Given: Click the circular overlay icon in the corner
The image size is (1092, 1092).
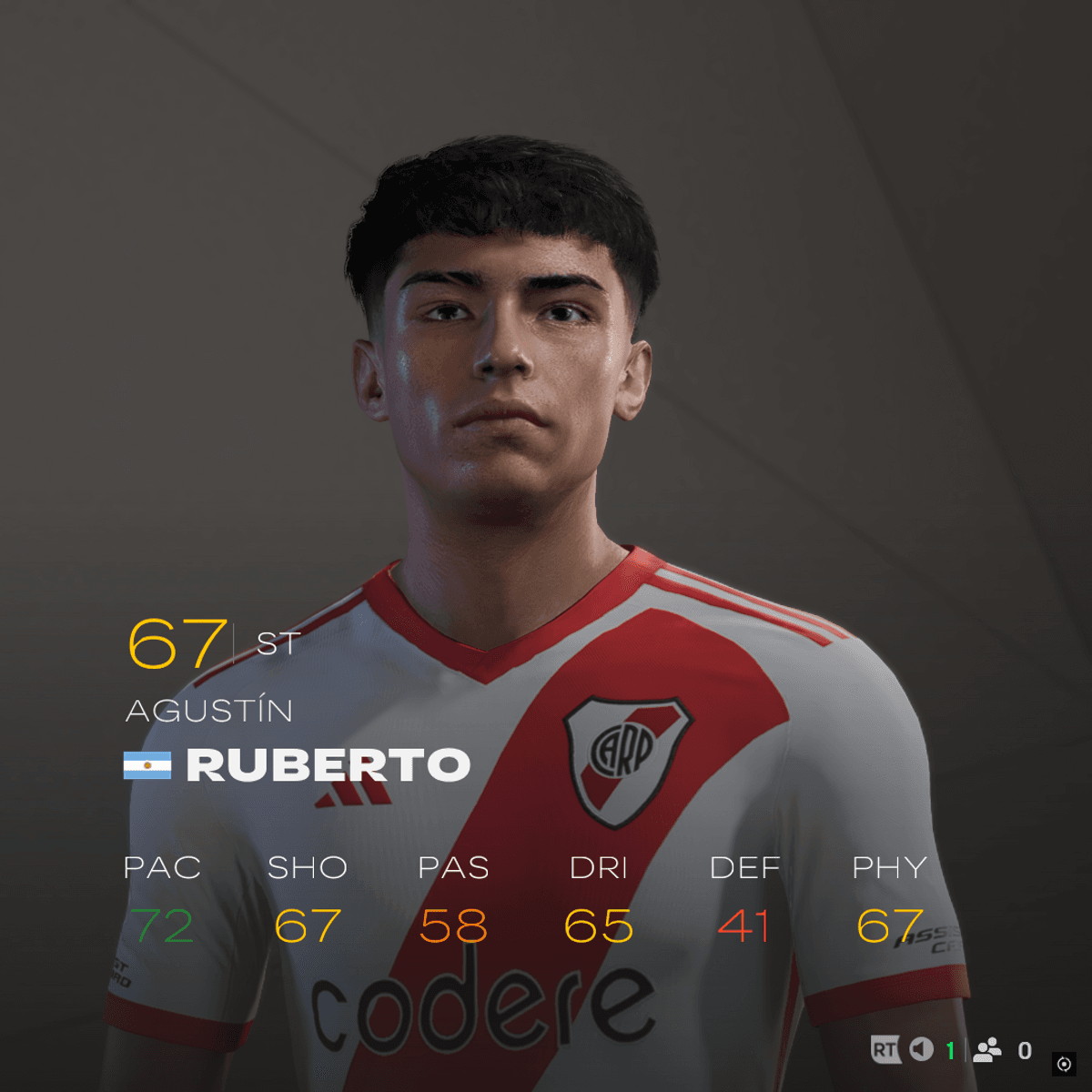Looking at the screenshot, I should [x=1064, y=1064].
